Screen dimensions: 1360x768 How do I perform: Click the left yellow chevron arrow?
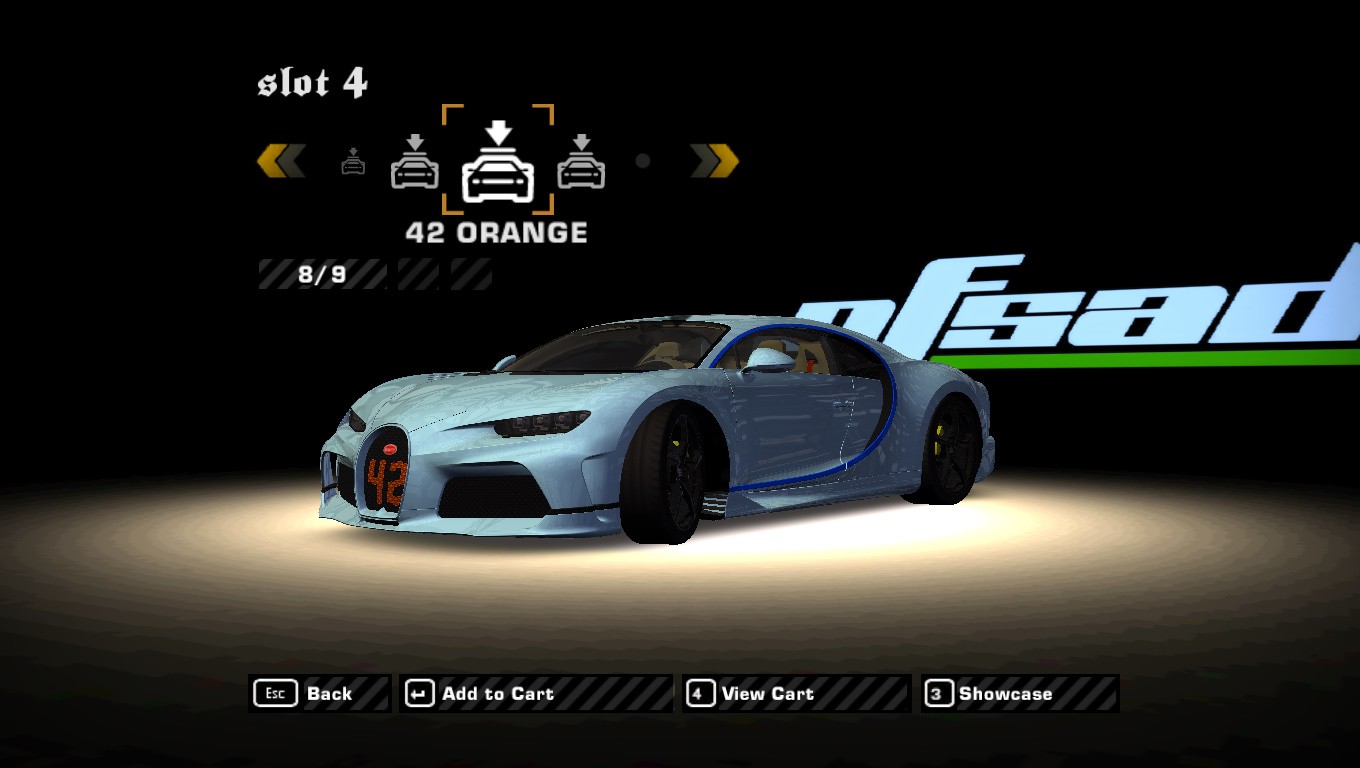[x=281, y=161]
